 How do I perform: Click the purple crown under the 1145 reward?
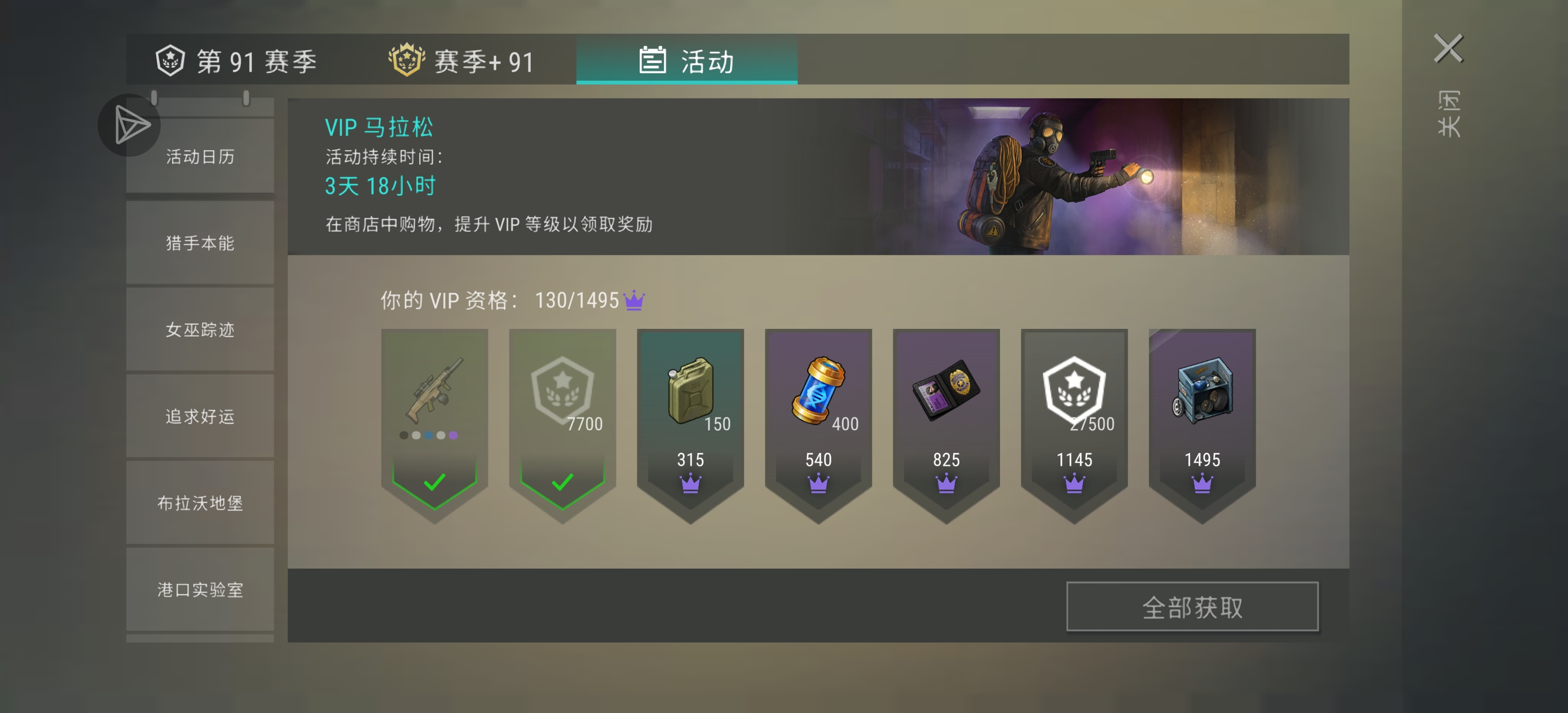[1074, 483]
